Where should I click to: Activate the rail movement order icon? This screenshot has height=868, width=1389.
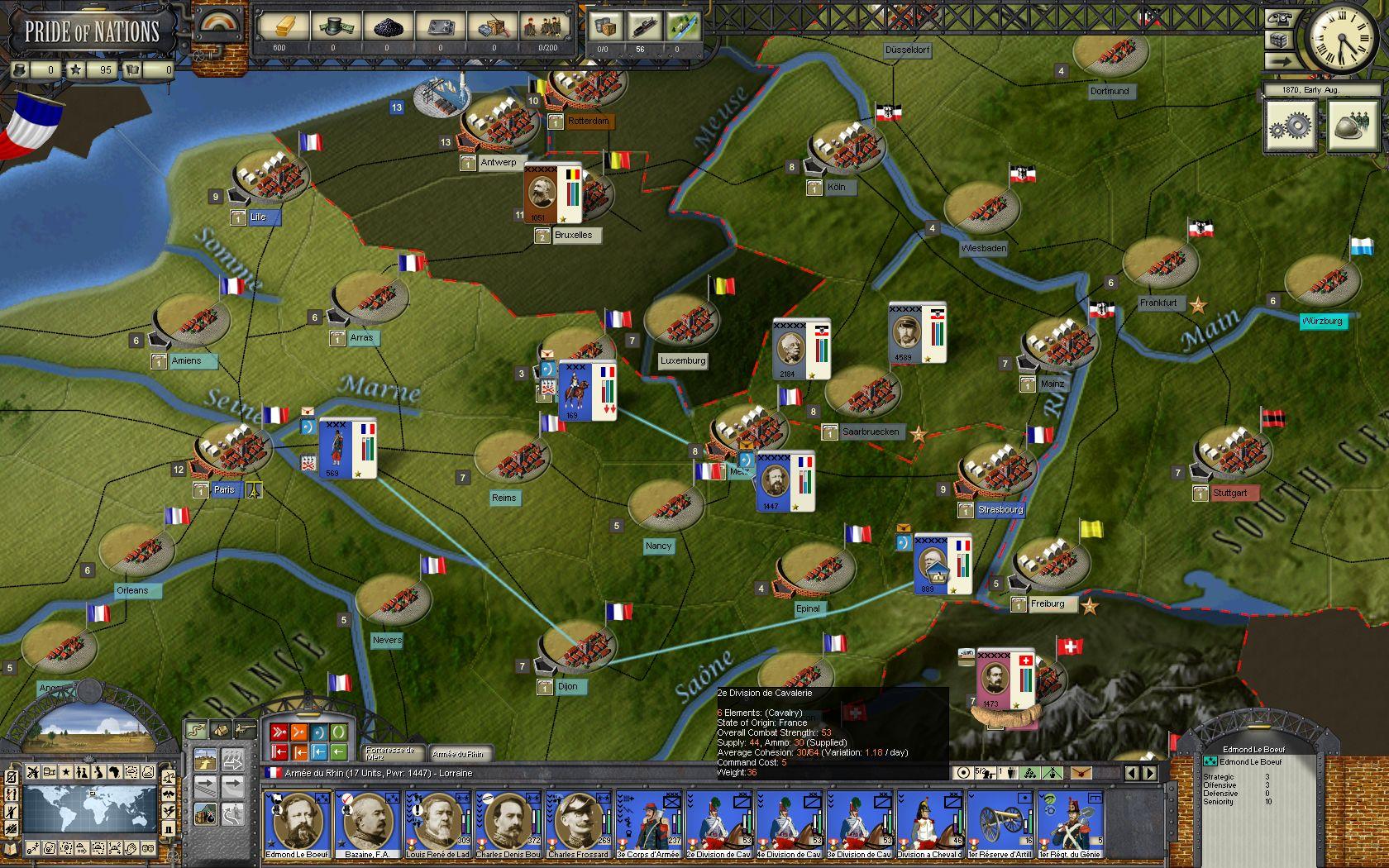[206, 787]
